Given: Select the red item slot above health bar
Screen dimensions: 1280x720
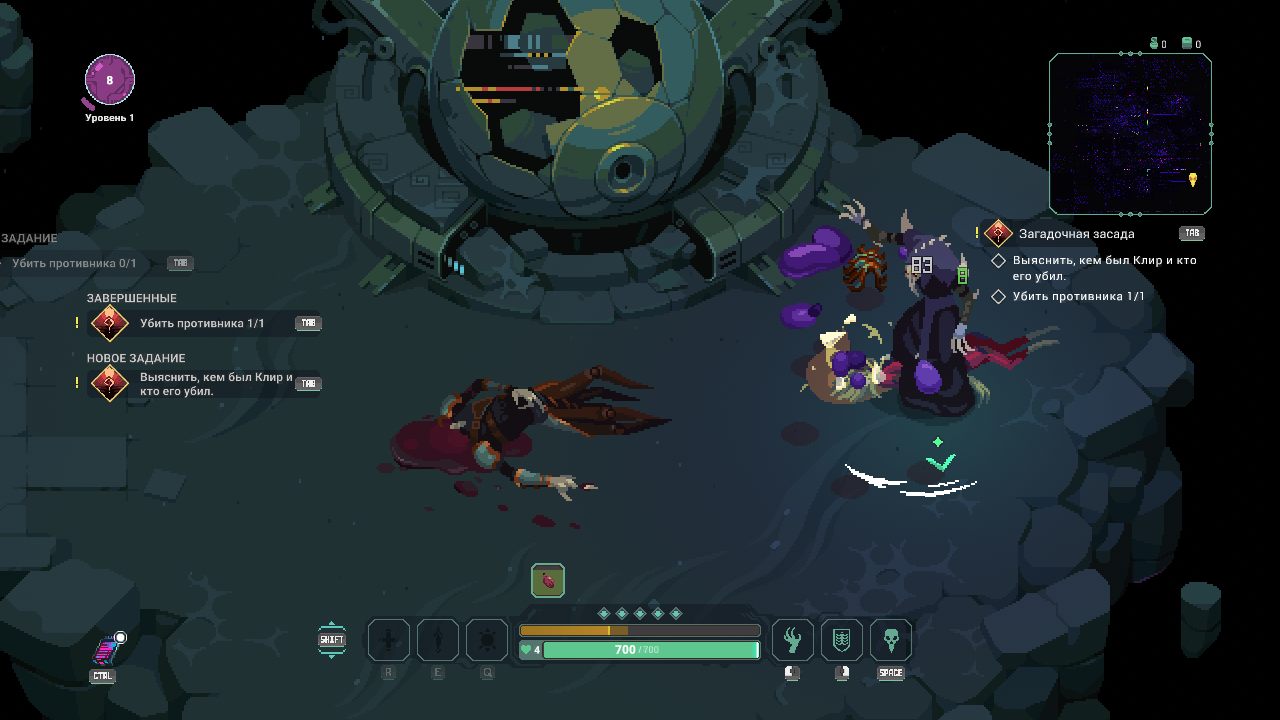Looking at the screenshot, I should pos(548,580).
